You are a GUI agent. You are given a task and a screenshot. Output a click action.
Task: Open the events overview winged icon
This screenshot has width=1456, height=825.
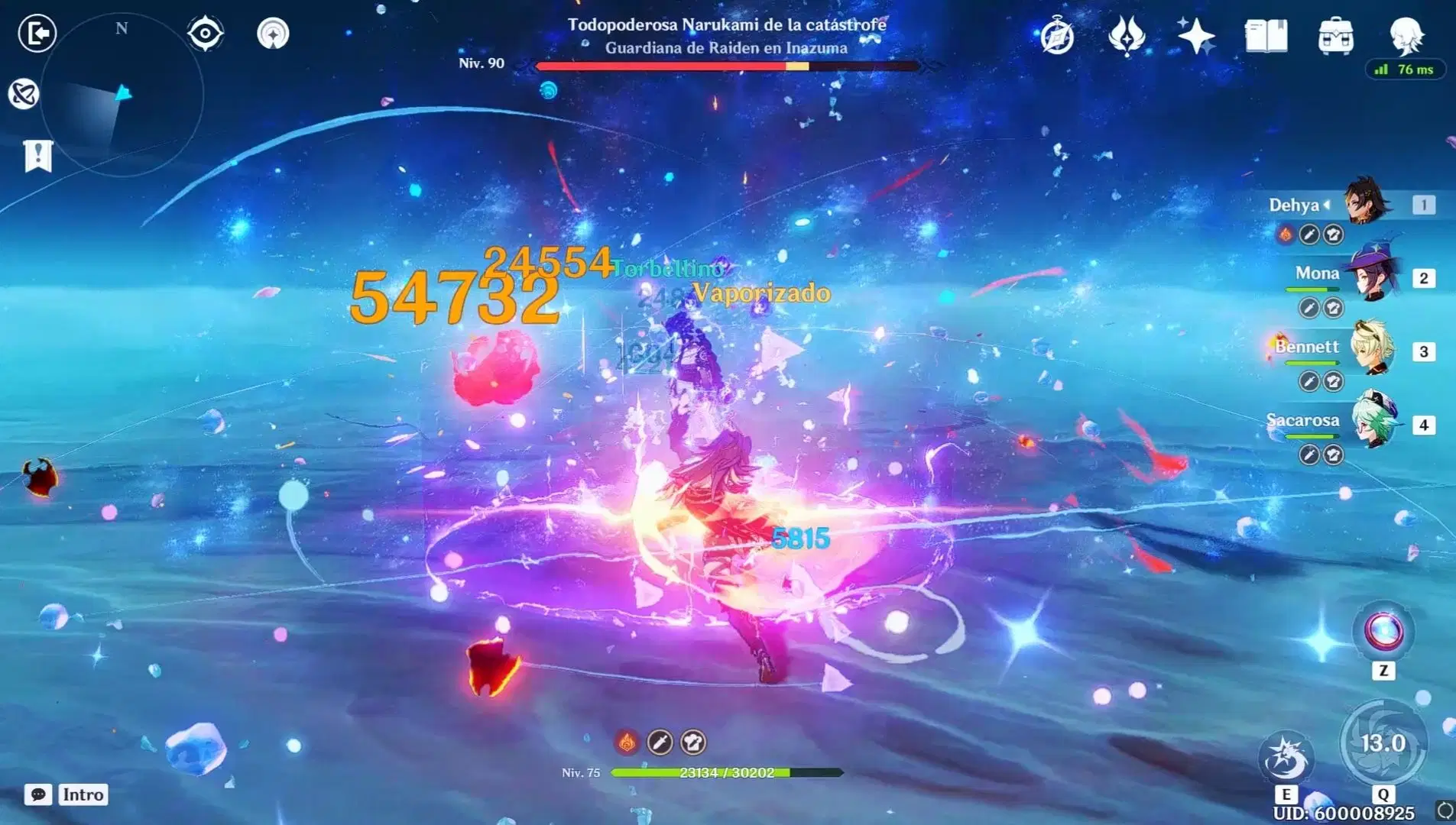(1128, 34)
